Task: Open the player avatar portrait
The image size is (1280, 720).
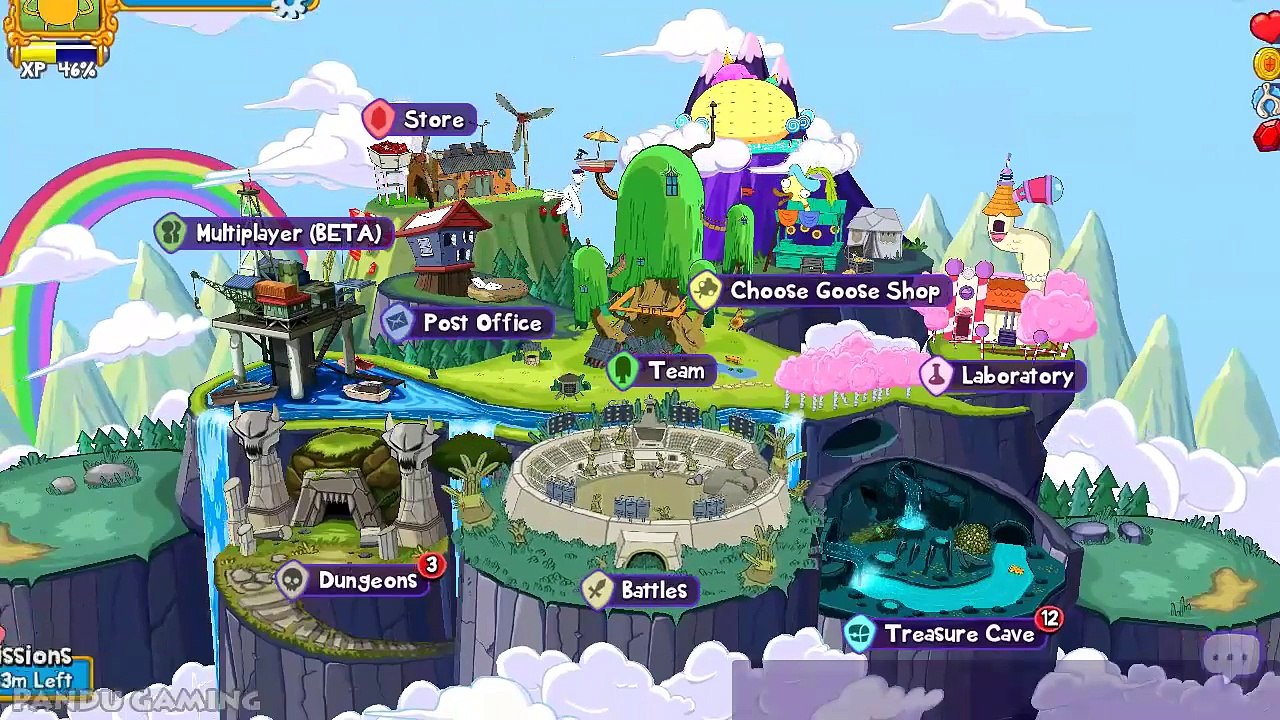Action: tap(60, 18)
